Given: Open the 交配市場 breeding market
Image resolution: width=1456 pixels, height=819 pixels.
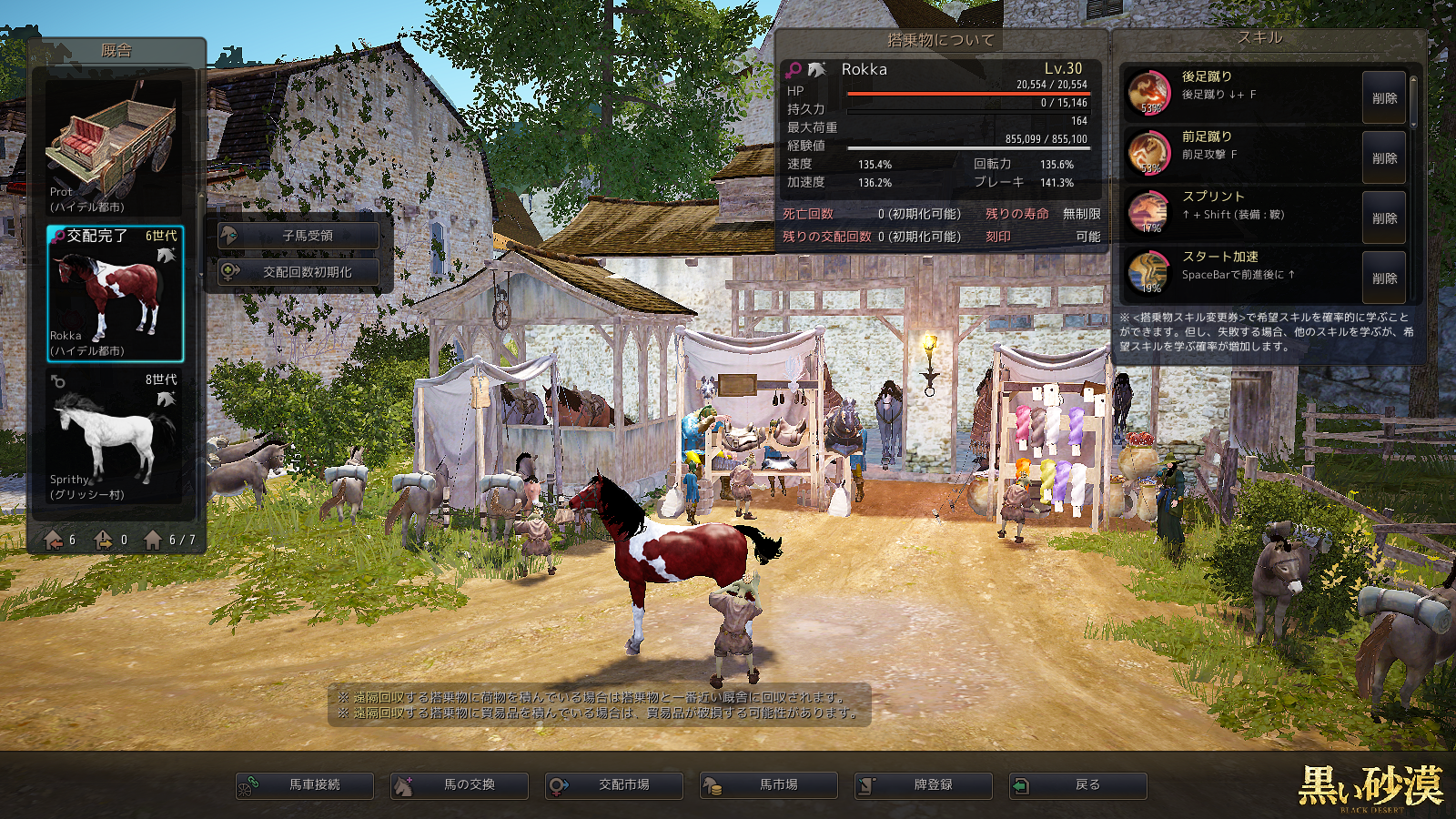Looking at the screenshot, I should point(614,785).
